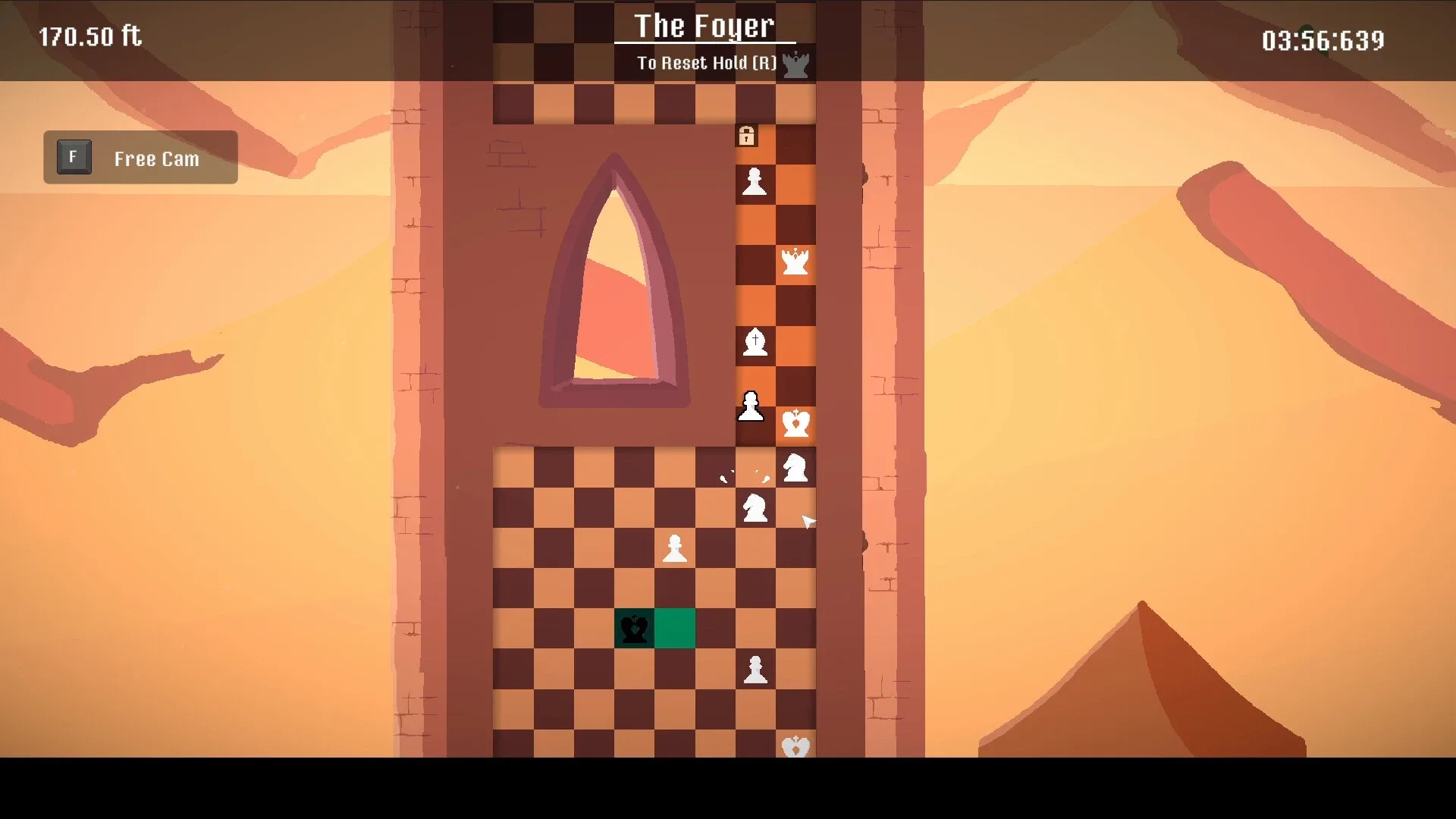Click the upper white knight
The width and height of the screenshot is (1456, 819).
click(x=794, y=468)
